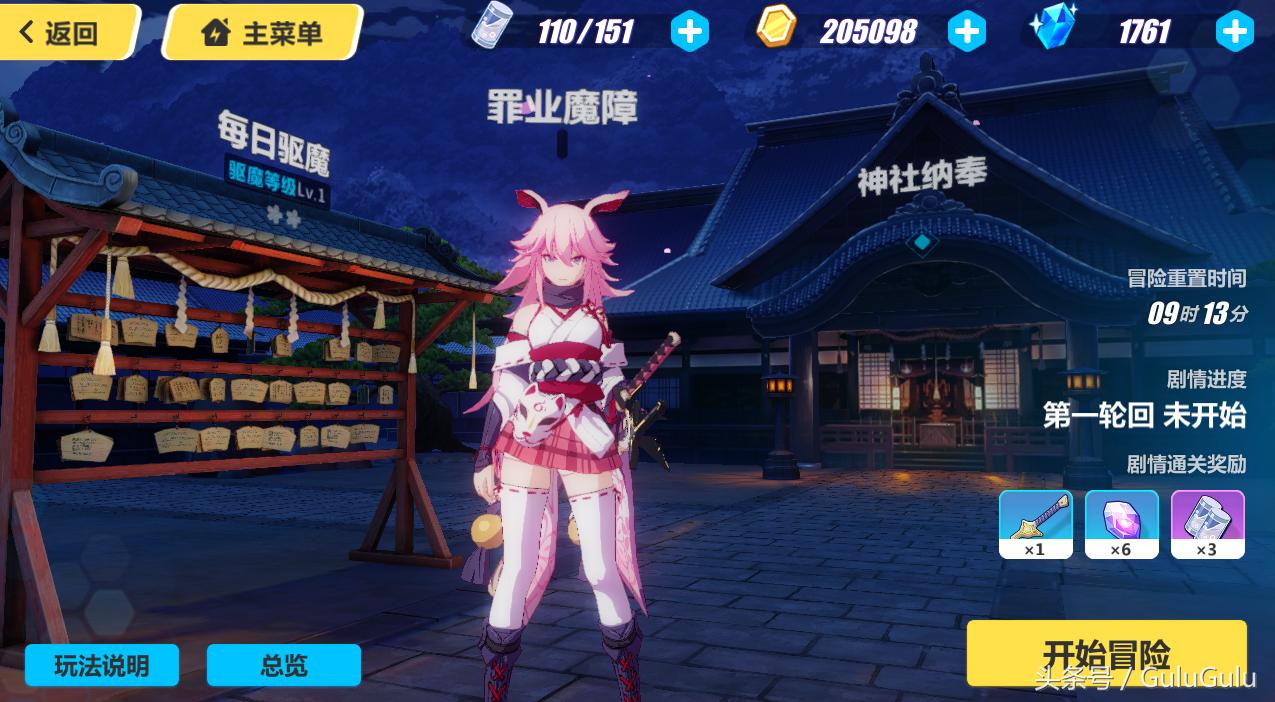The width and height of the screenshot is (1275, 702).
Task: Open the 总览 overview panel
Action: (284, 666)
